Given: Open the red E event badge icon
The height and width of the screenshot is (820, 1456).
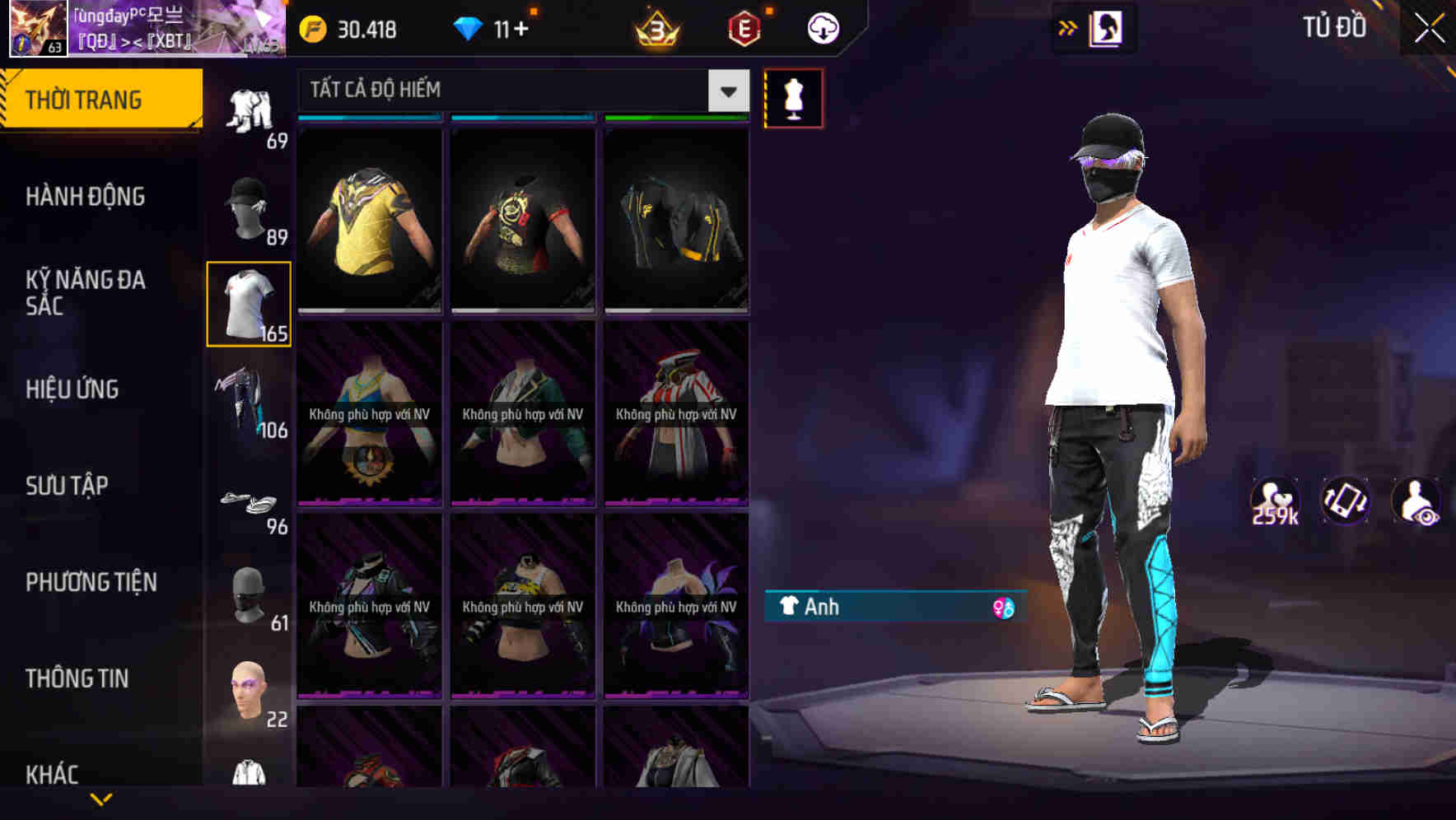Looking at the screenshot, I should [x=744, y=27].
